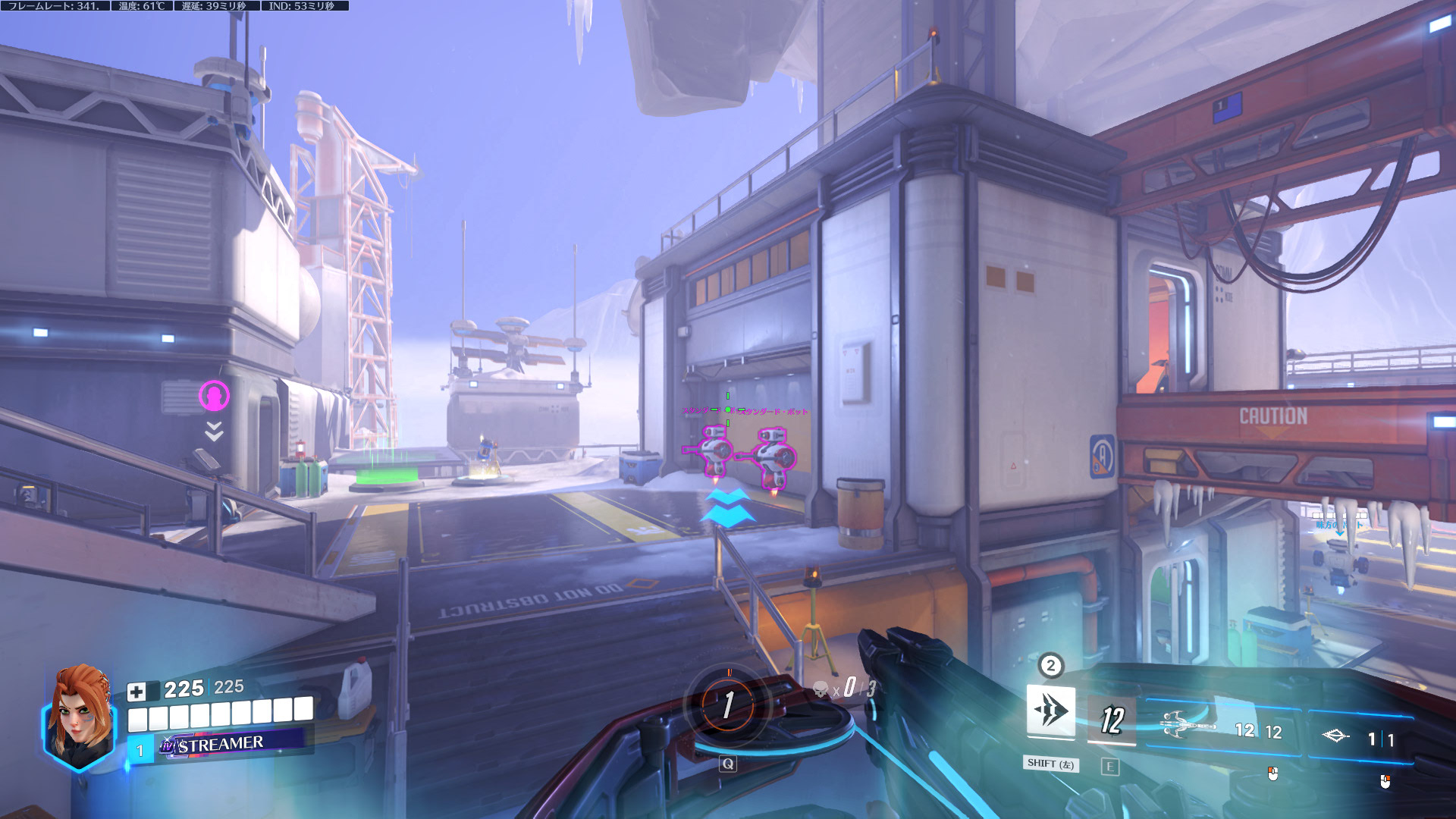The width and height of the screenshot is (1456, 819).
Task: Select the ability icon on 12-second cooldown
Action: (x=1111, y=719)
